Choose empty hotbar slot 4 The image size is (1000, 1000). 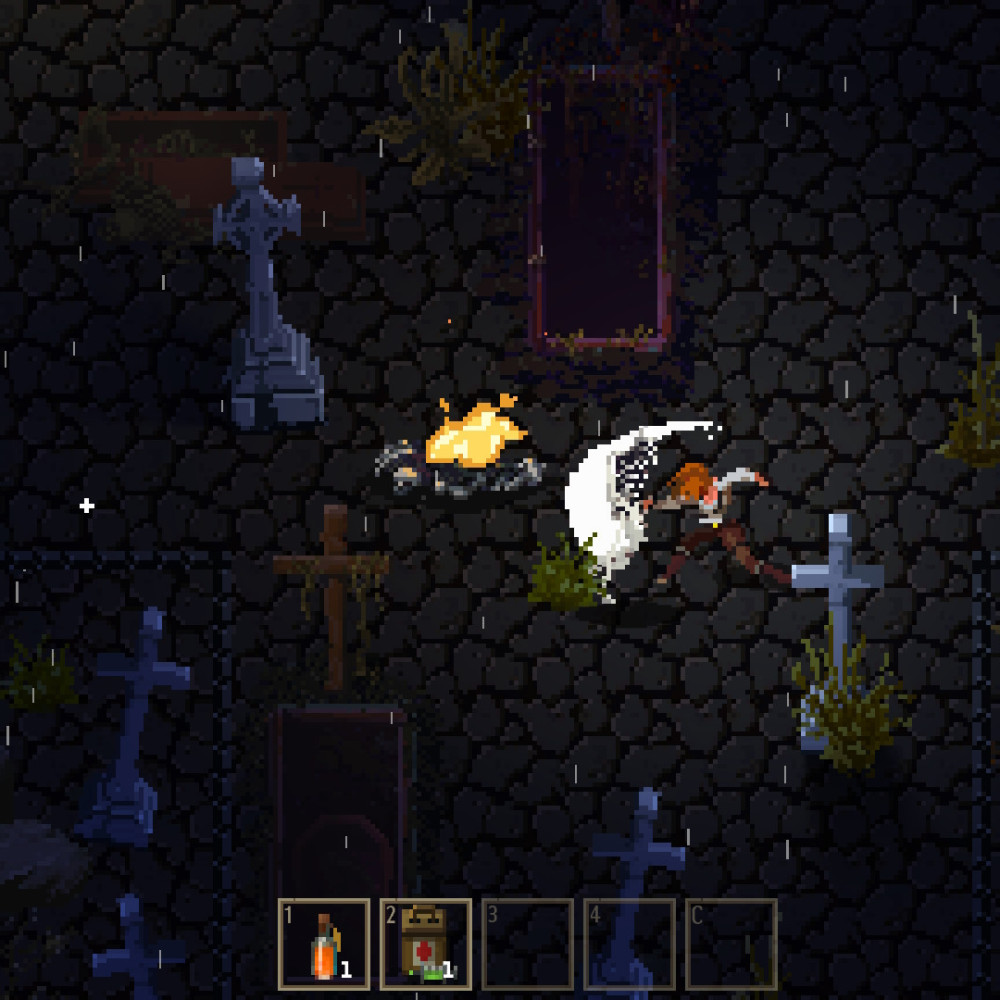click(x=630, y=944)
